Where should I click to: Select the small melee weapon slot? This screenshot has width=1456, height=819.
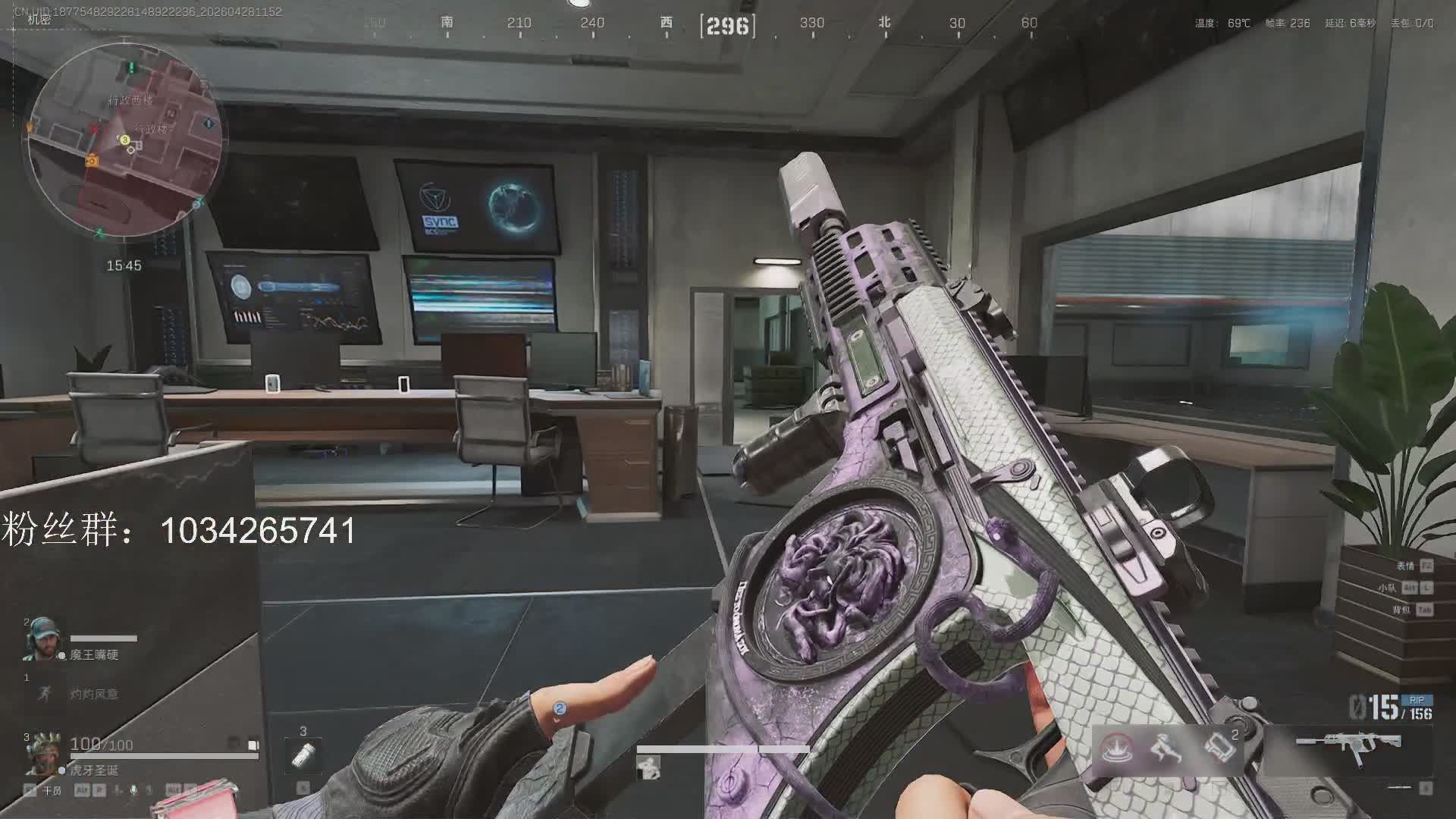1399,788
